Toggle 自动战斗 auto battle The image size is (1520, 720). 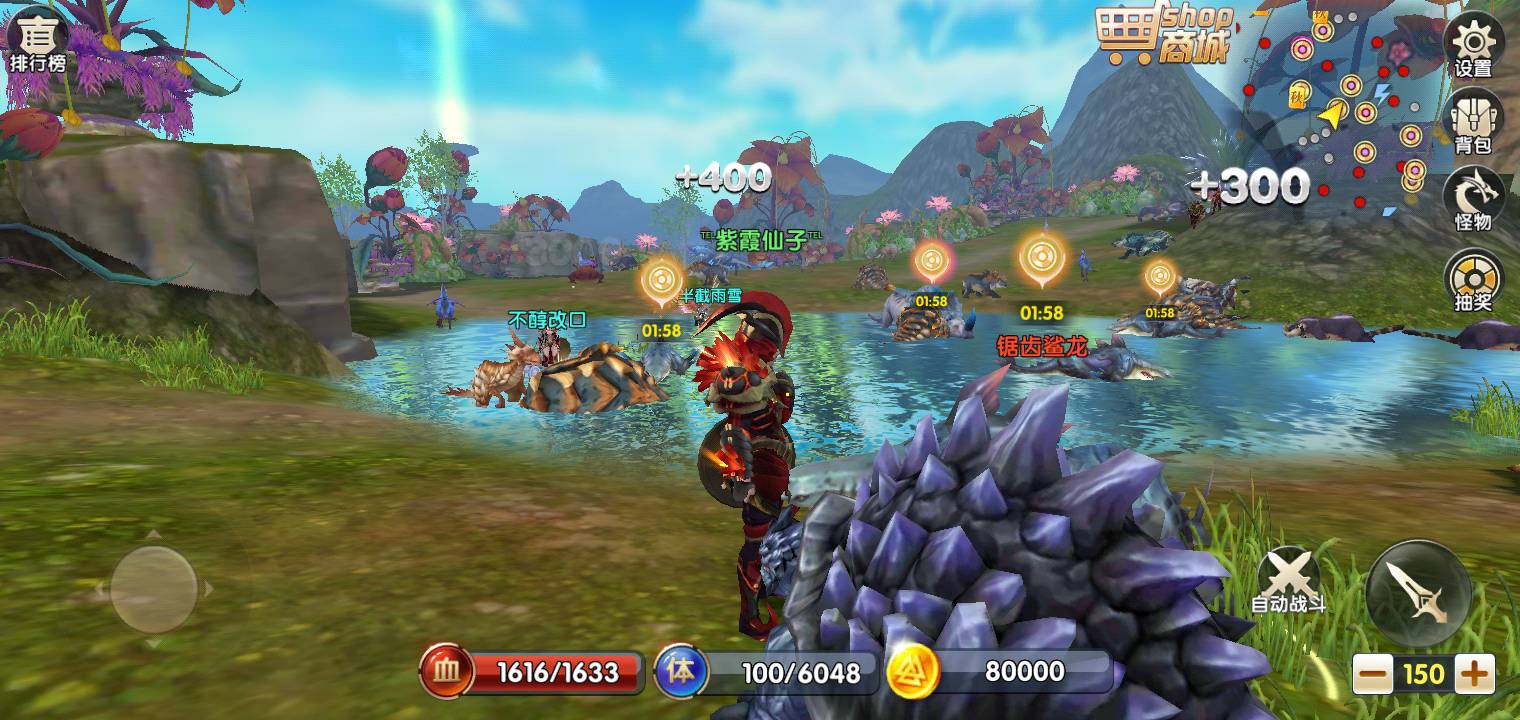(1288, 581)
